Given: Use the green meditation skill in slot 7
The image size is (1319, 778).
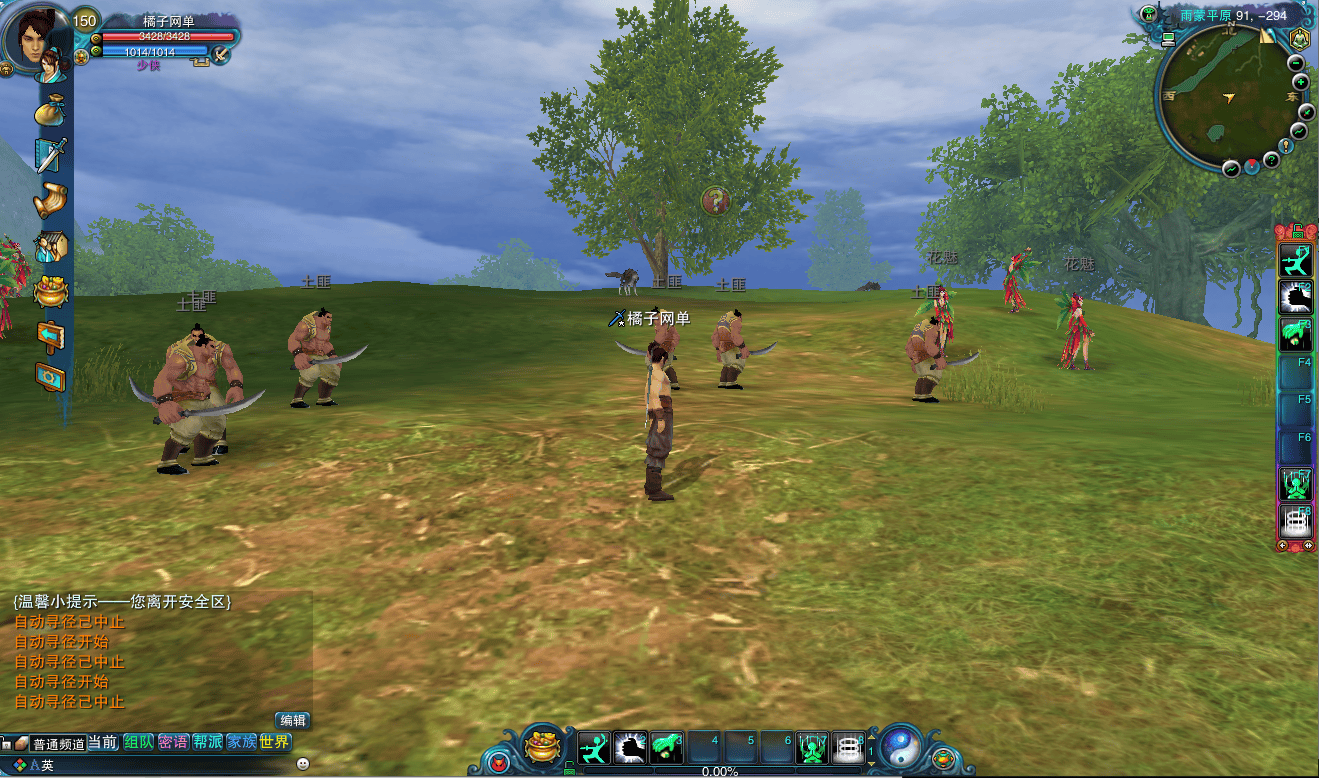Looking at the screenshot, I should tap(811, 747).
